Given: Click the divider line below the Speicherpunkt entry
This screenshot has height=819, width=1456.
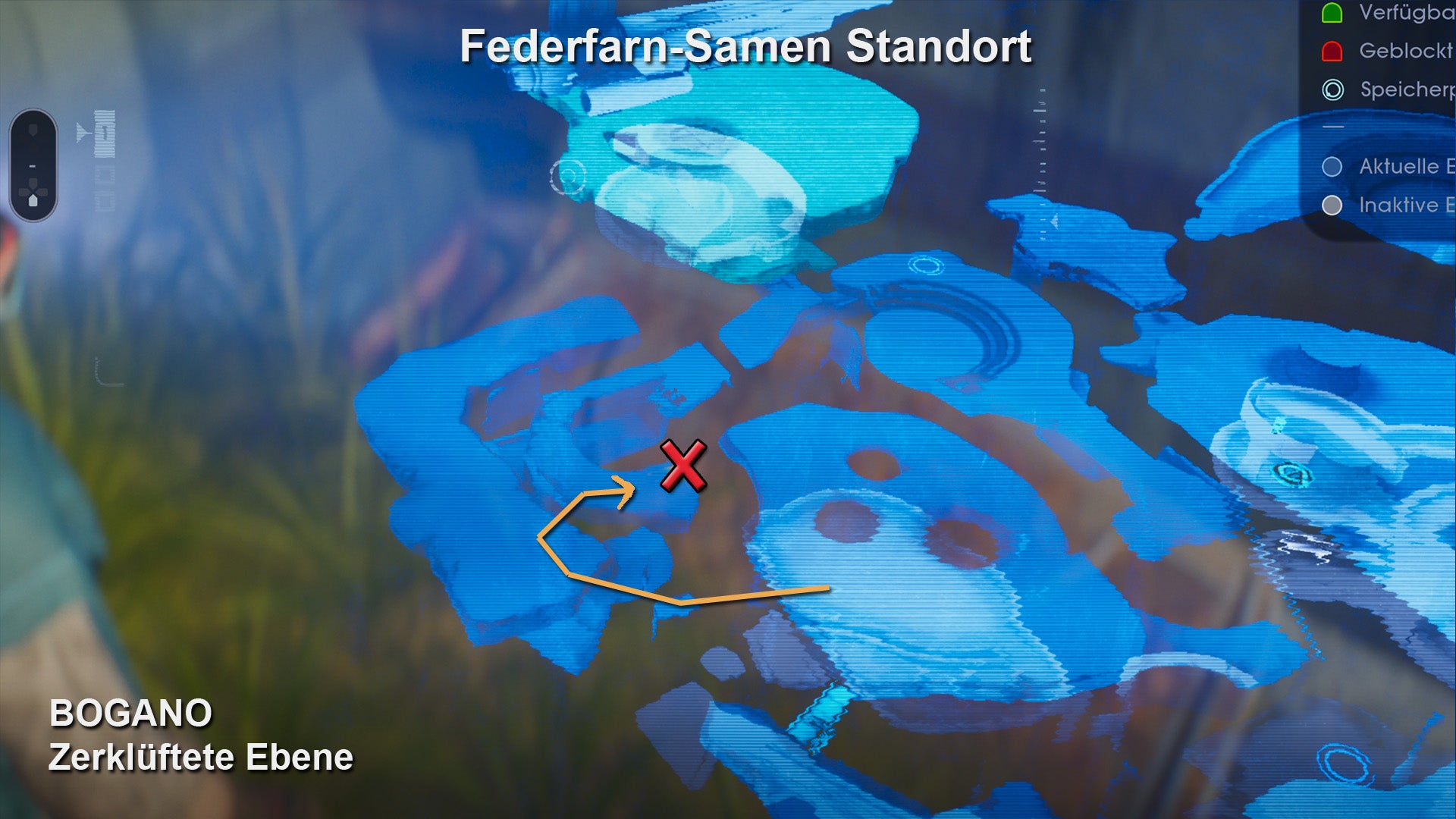Looking at the screenshot, I should pyautogui.click(x=1333, y=125).
